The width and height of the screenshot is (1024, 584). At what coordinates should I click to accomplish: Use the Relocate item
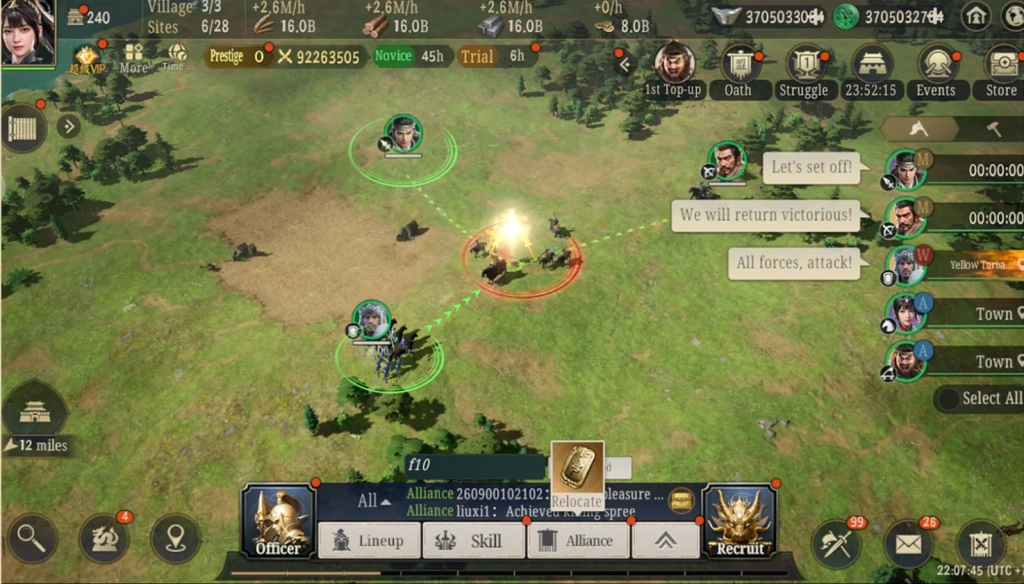(x=577, y=474)
